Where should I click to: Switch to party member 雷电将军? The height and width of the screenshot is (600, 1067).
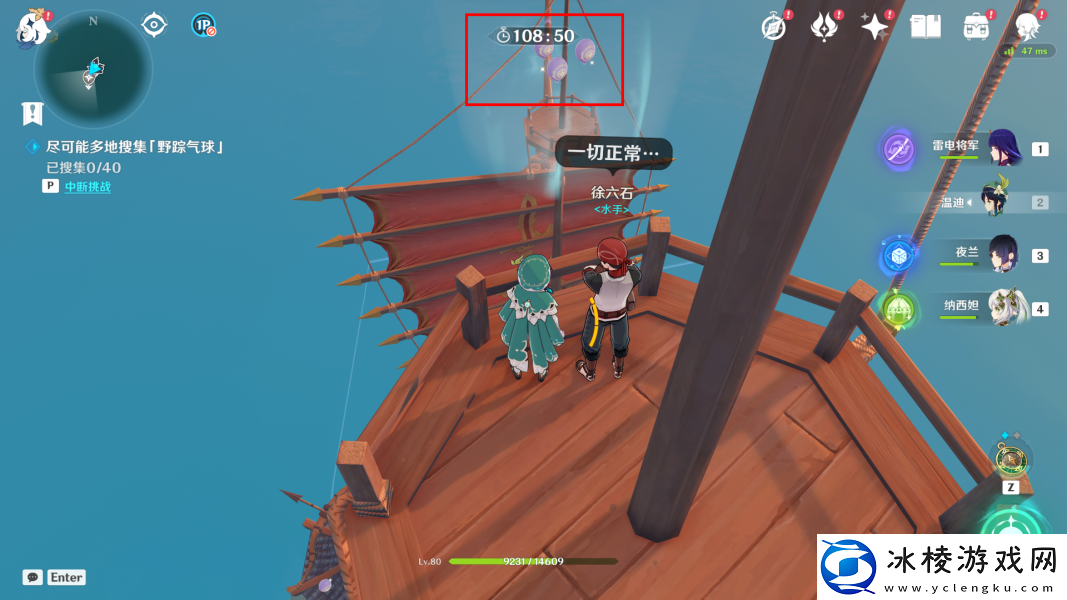click(1002, 149)
